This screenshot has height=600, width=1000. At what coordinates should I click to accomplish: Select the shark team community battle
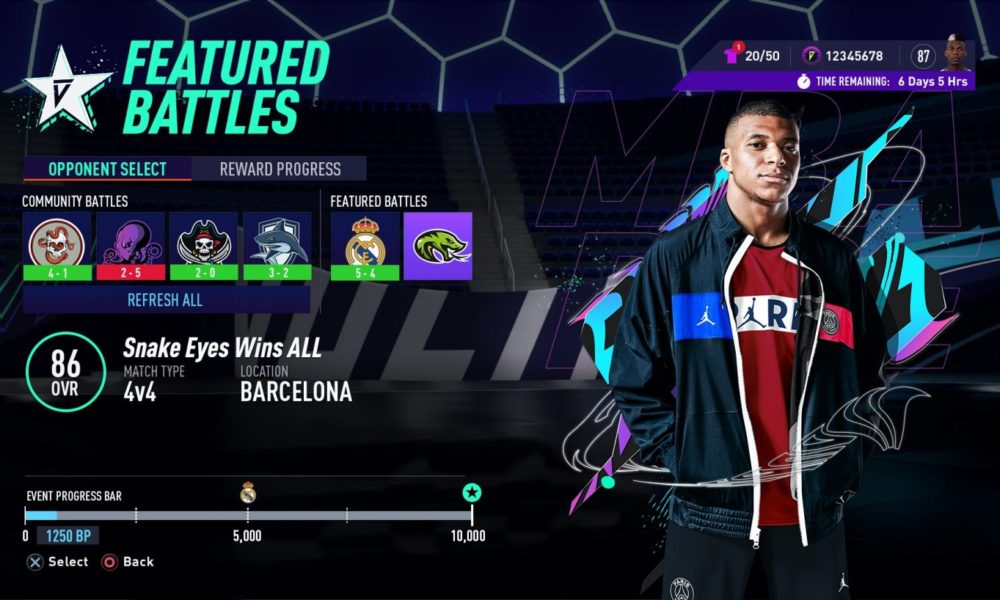click(x=276, y=245)
